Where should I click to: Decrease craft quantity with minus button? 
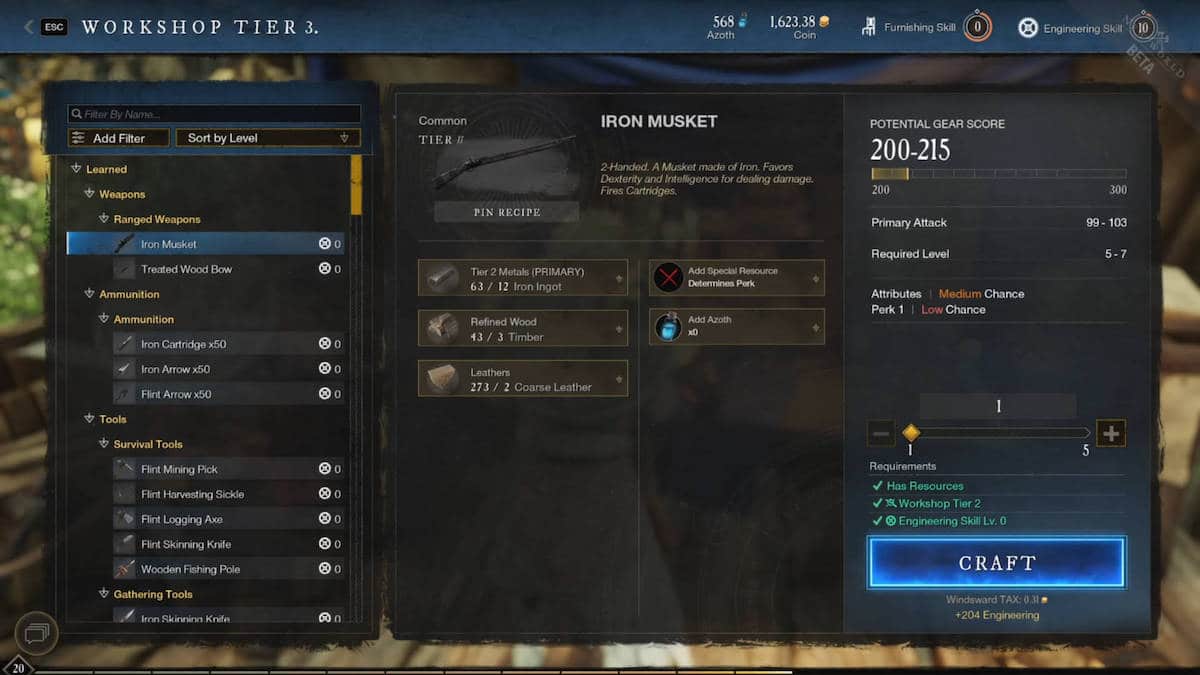click(881, 433)
